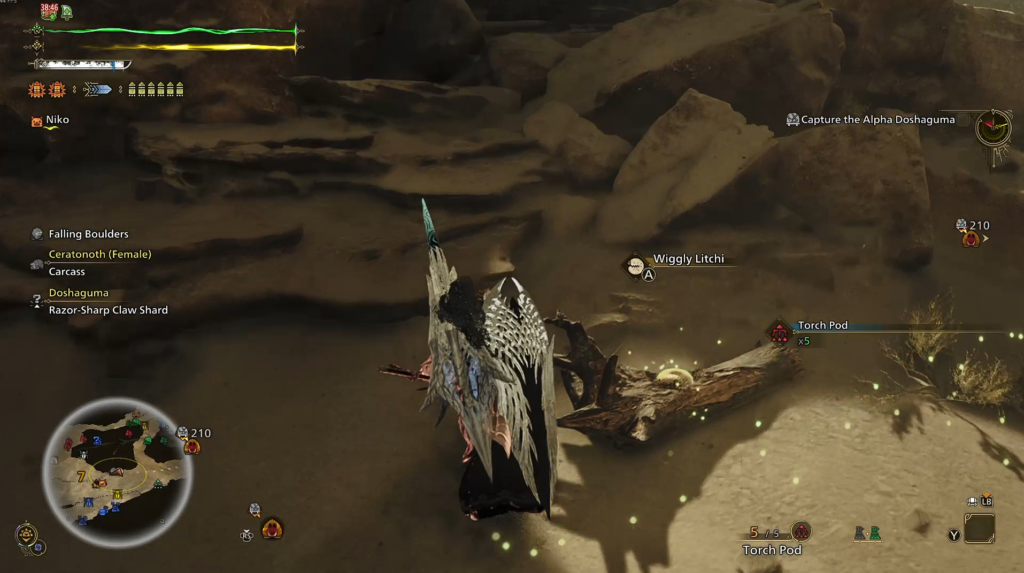Select the green bell status icon
This screenshot has width=1024, height=573.
click(x=66, y=11)
